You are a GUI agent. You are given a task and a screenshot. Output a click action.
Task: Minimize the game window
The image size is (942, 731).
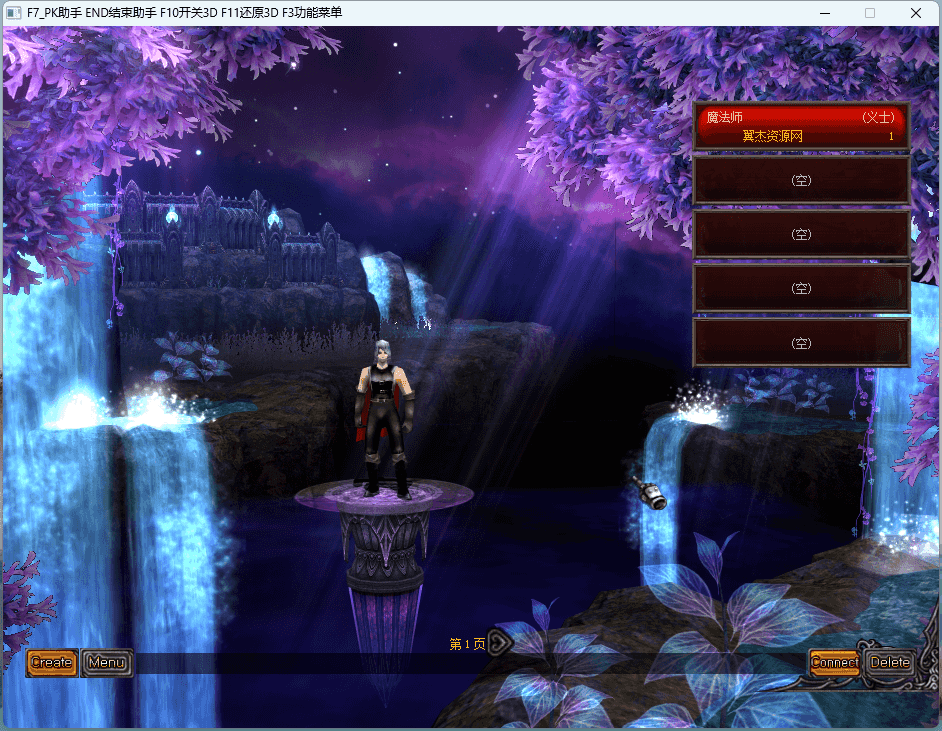(824, 13)
